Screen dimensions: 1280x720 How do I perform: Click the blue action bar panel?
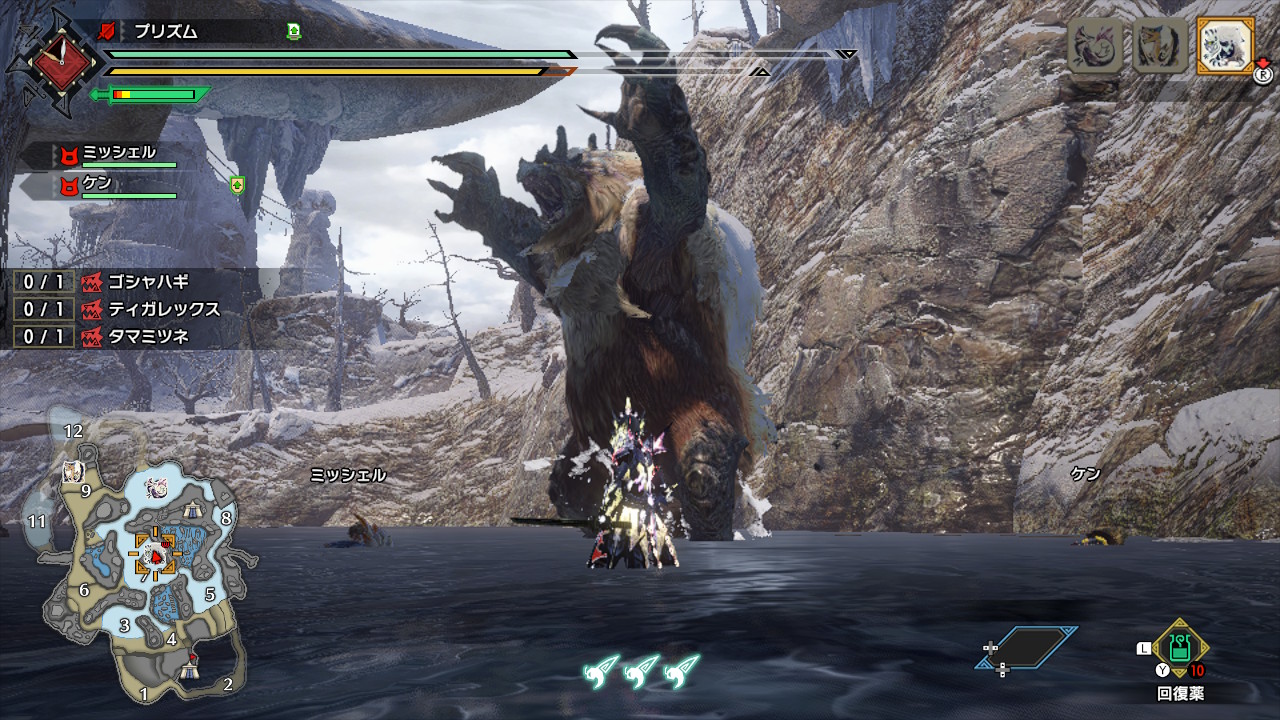[x=1030, y=648]
